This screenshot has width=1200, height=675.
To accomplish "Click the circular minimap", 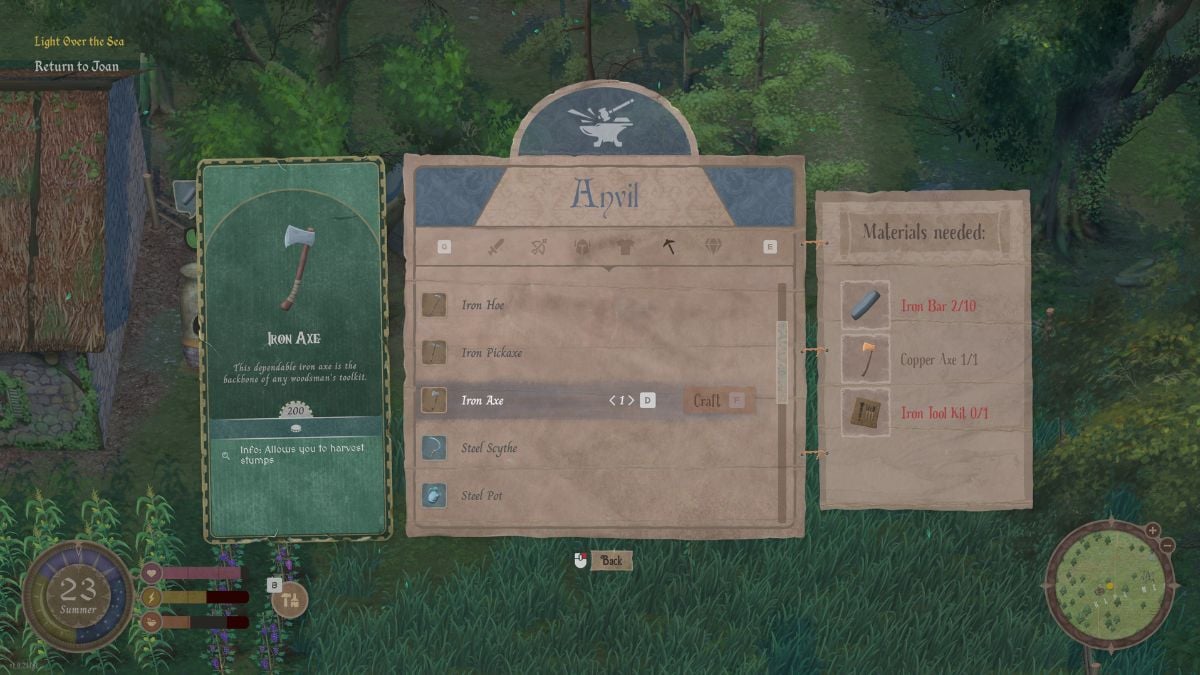I will pyautogui.click(x=1109, y=583).
